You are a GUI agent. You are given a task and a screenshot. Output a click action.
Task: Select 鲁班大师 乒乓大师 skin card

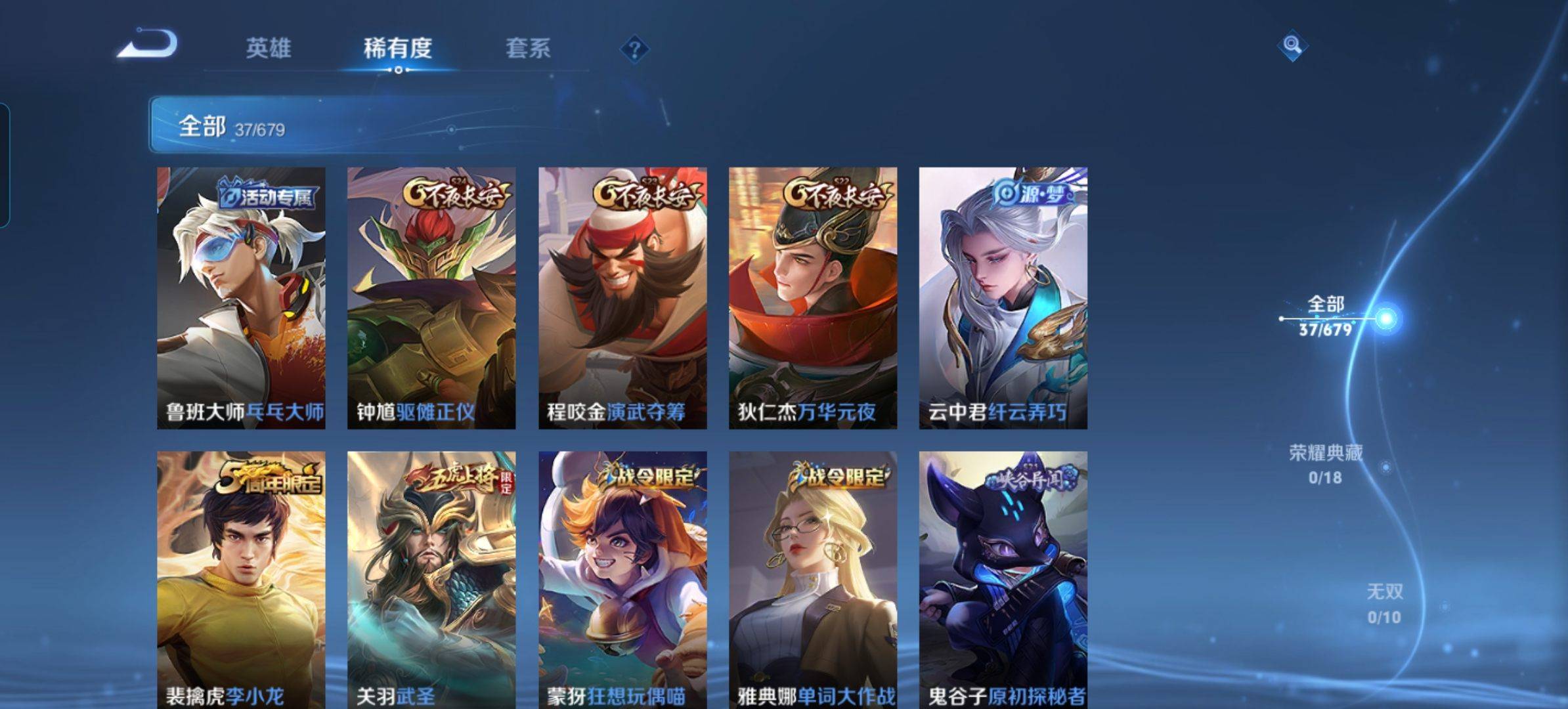[x=241, y=298]
